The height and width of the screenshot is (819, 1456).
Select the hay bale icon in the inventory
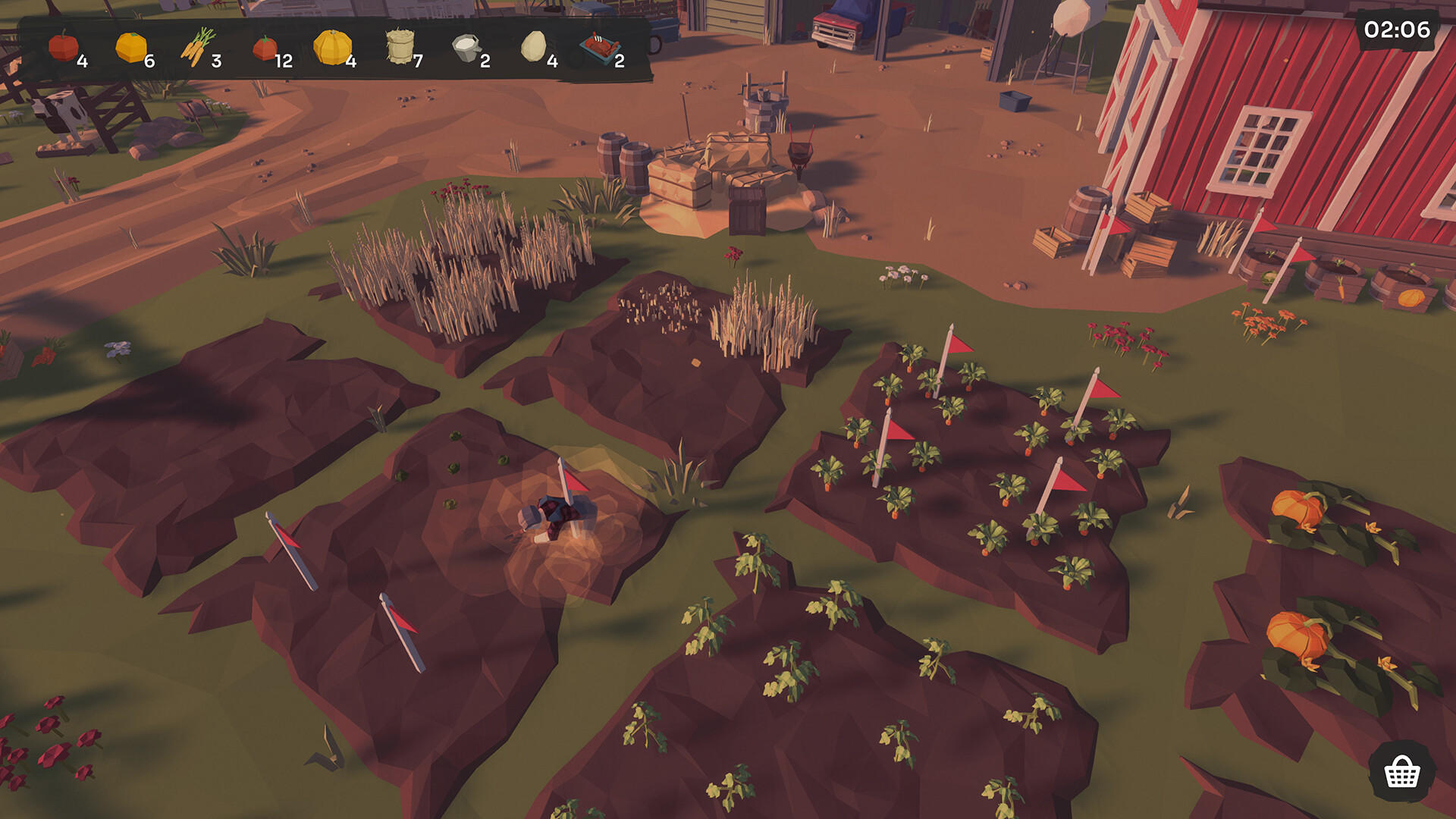pos(400,48)
